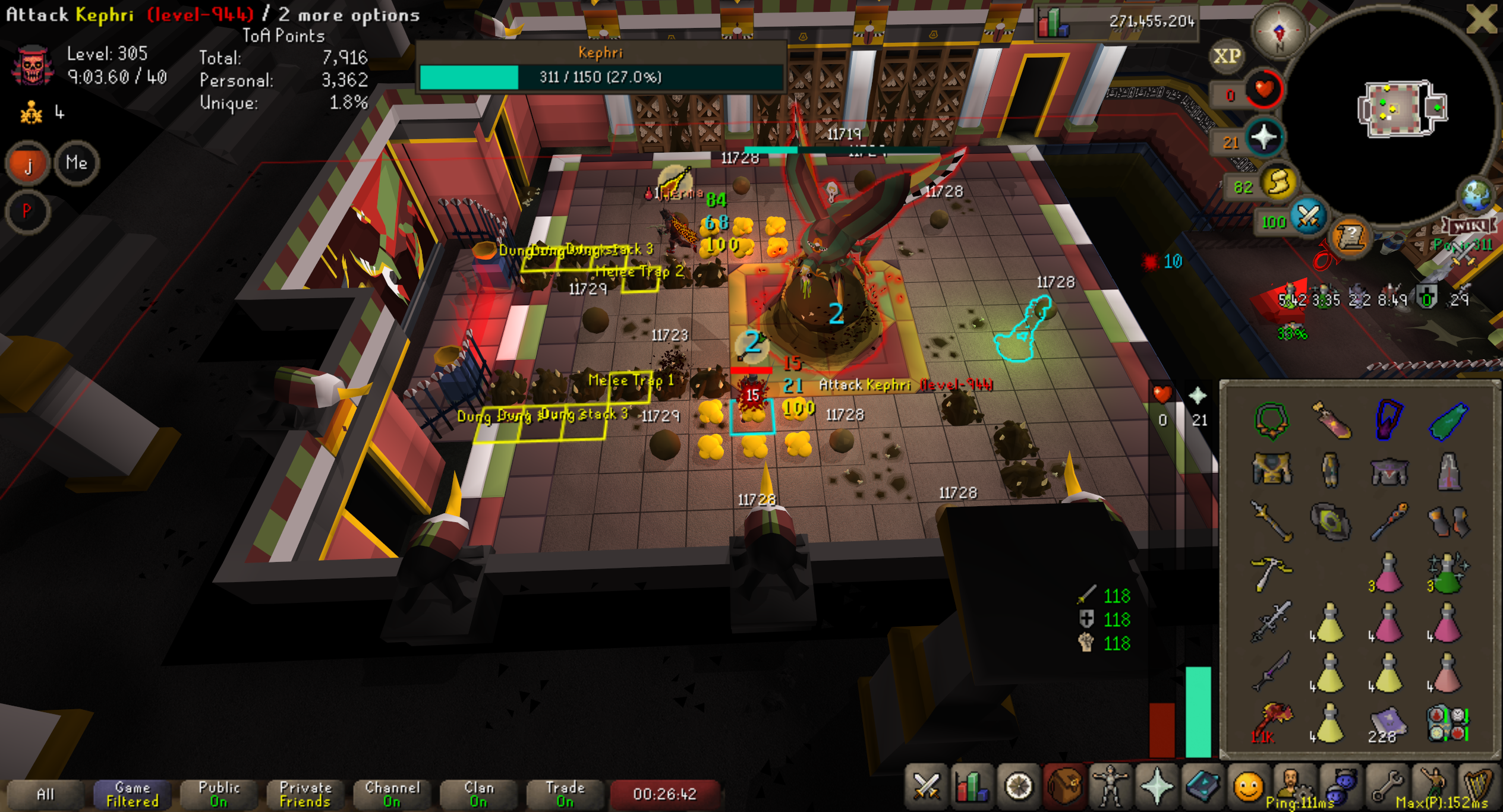Toggle the Clan chat filter

[478, 794]
